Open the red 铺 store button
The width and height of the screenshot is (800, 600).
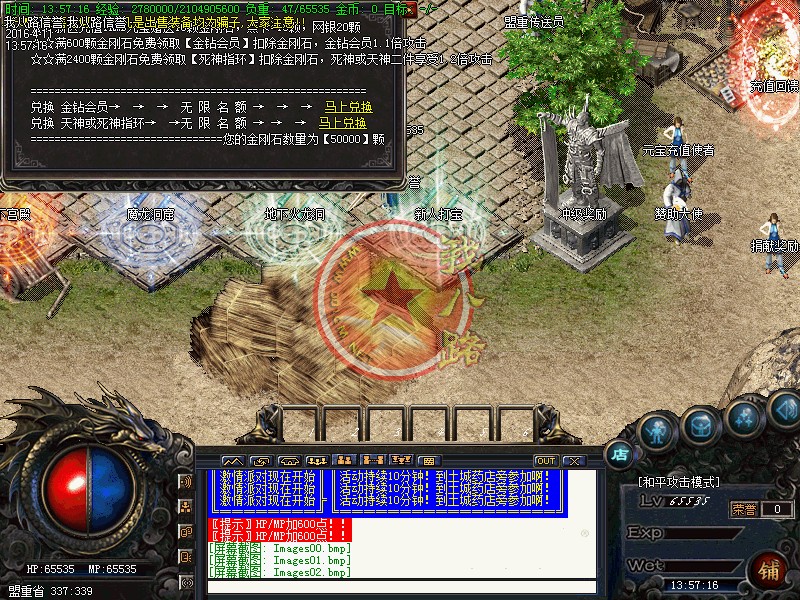pyautogui.click(x=769, y=570)
